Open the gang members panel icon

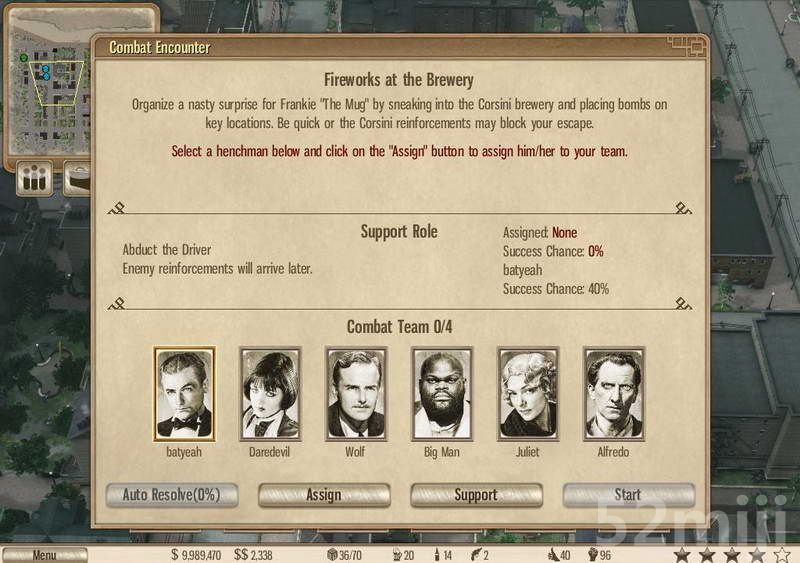point(36,180)
